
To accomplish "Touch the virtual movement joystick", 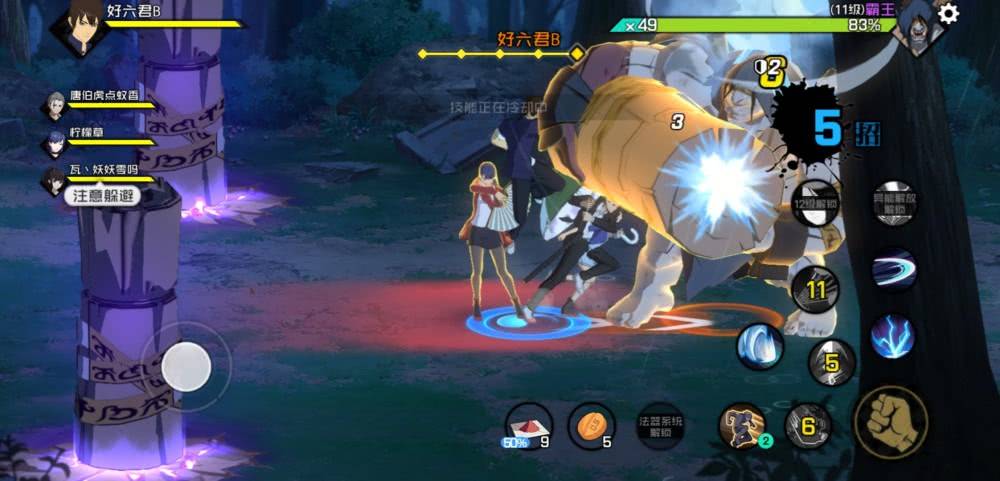I will (186, 367).
